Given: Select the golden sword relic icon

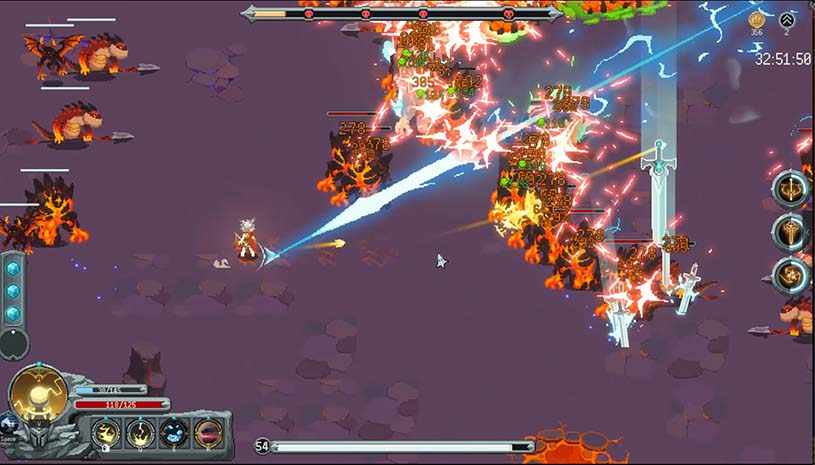Looking at the screenshot, I should point(789,232).
